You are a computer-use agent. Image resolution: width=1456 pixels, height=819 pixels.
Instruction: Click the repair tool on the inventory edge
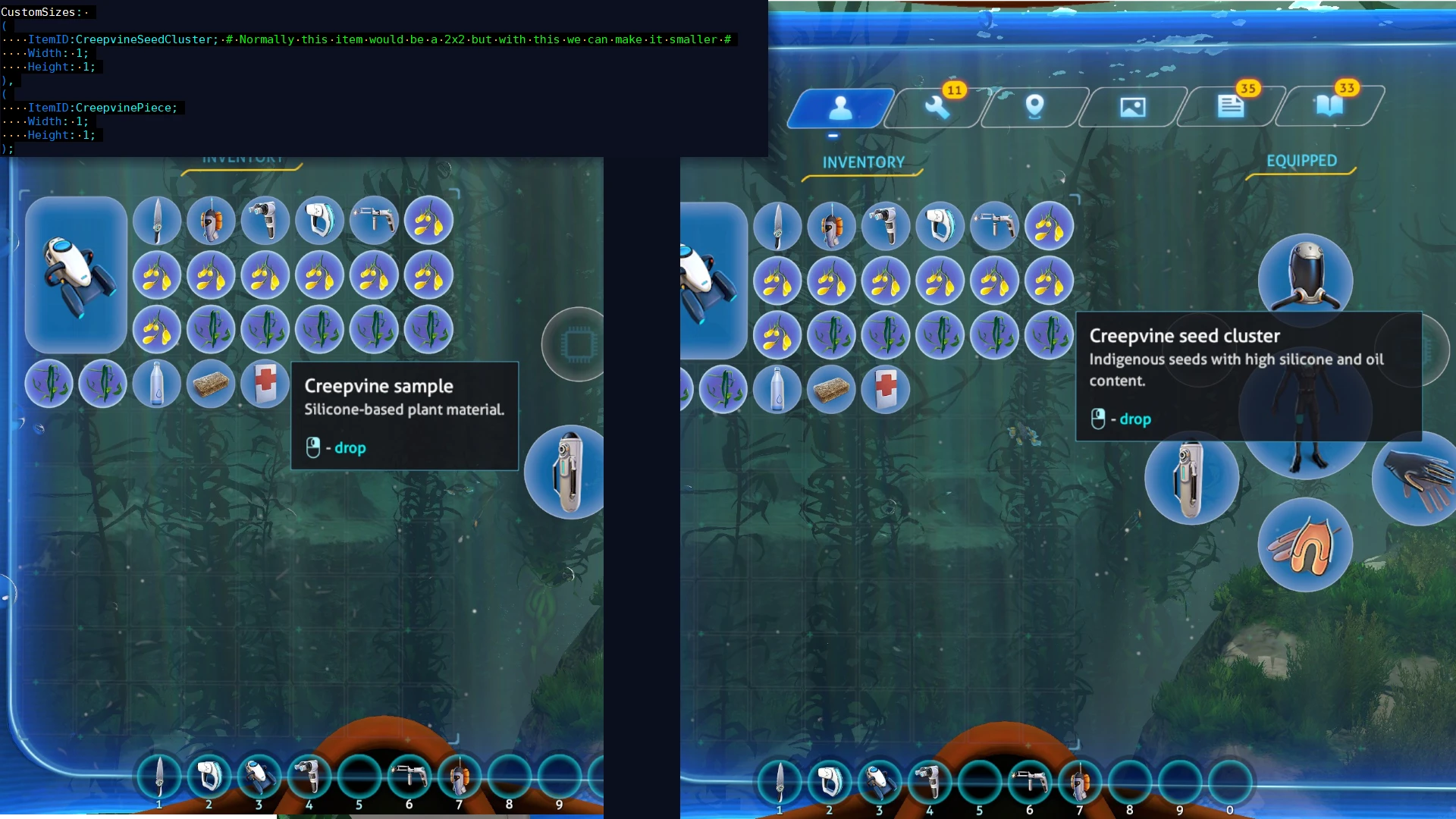point(566,472)
